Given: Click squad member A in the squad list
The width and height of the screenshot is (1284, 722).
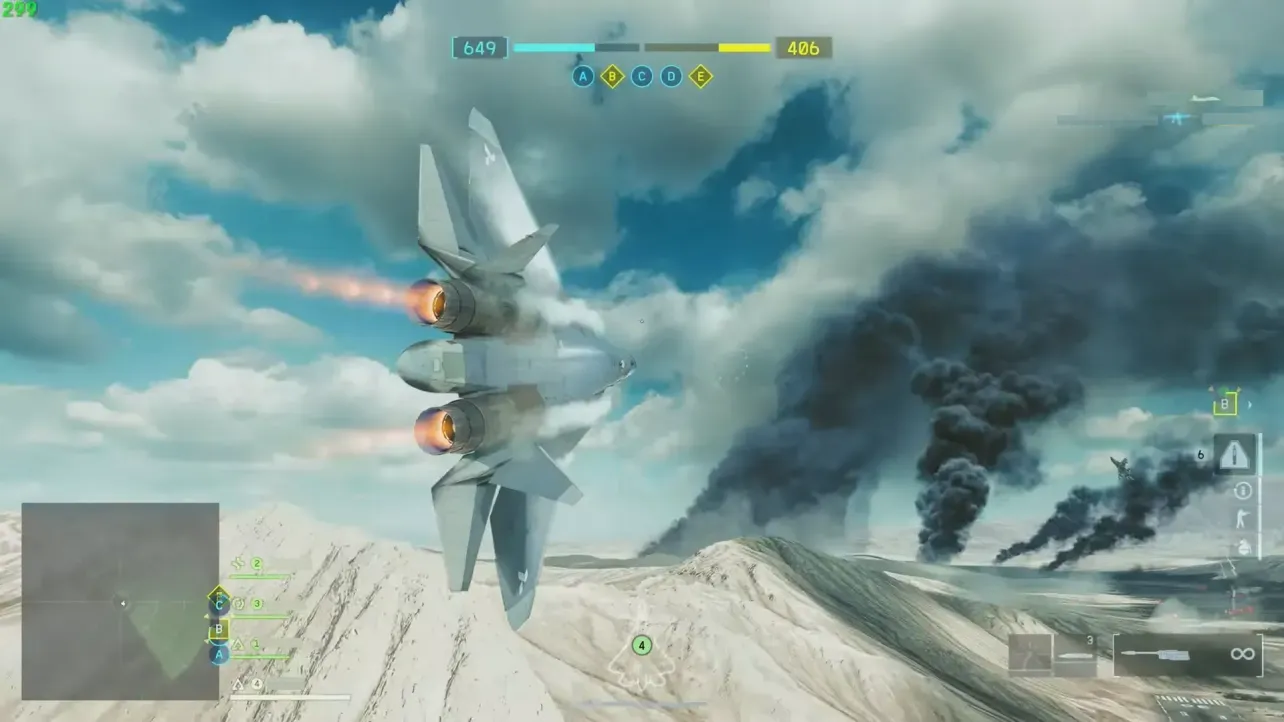Looking at the screenshot, I should pos(219,654).
